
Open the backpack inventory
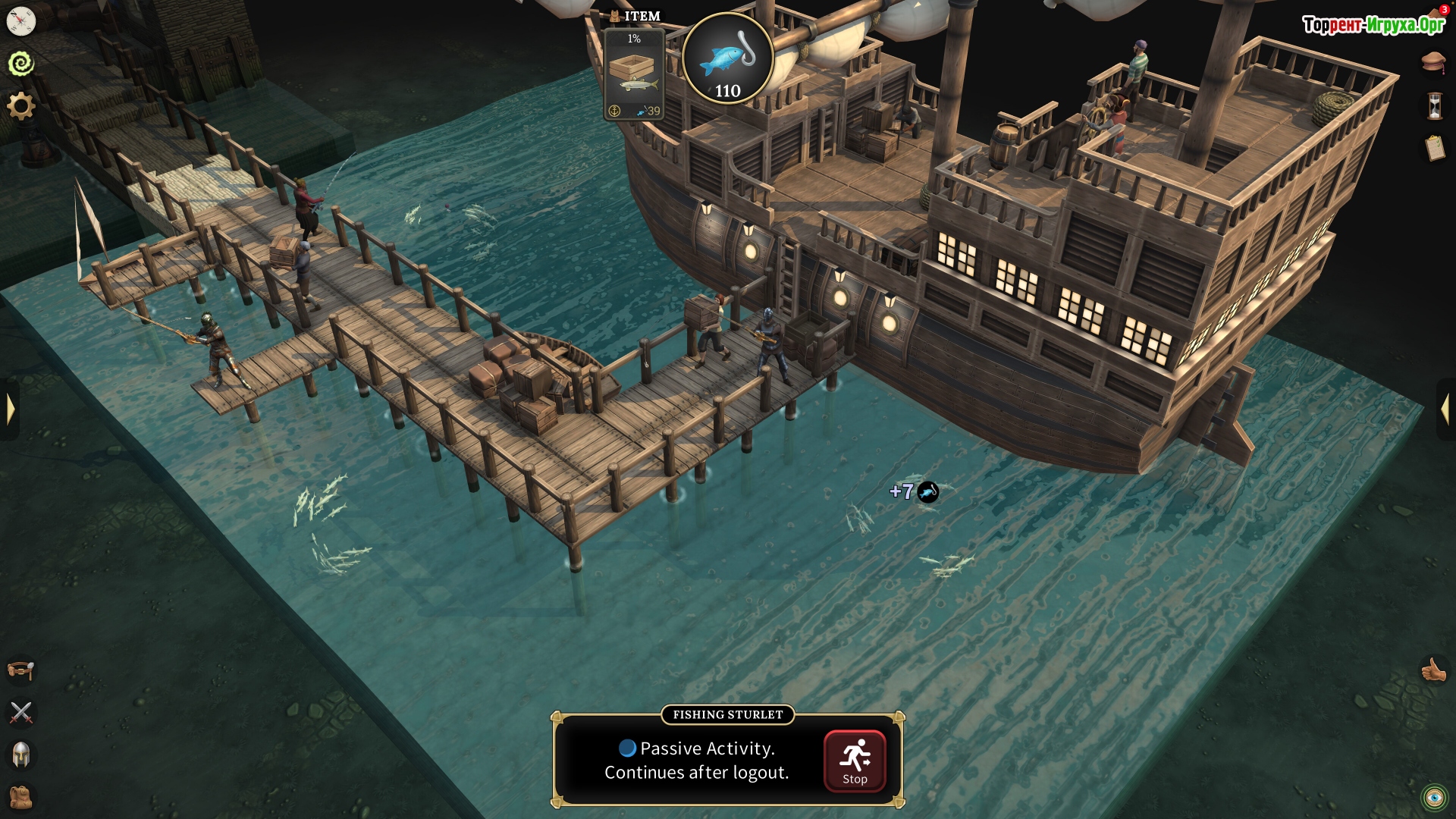pyautogui.click(x=21, y=797)
